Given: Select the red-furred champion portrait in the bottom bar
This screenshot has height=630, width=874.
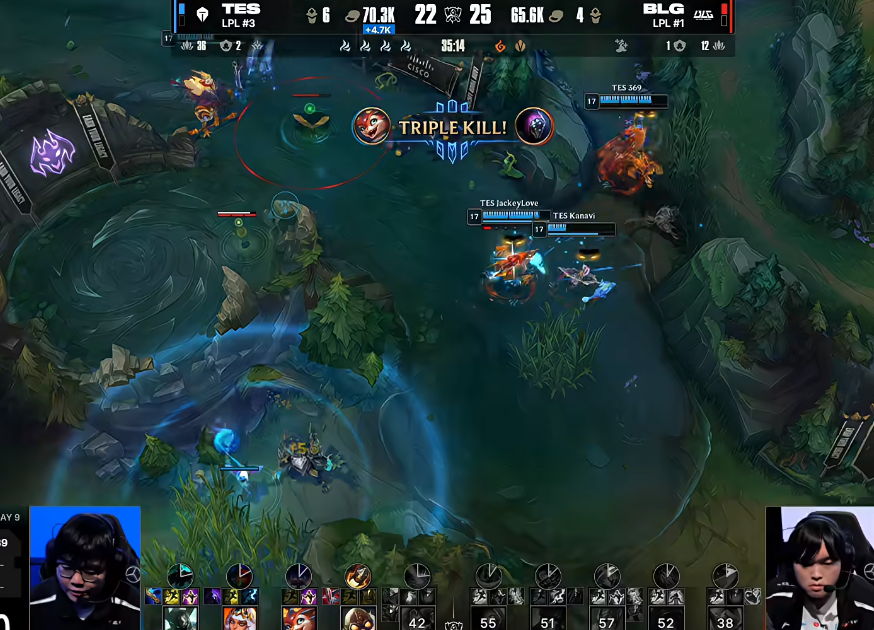Looking at the screenshot, I should coord(298,617).
